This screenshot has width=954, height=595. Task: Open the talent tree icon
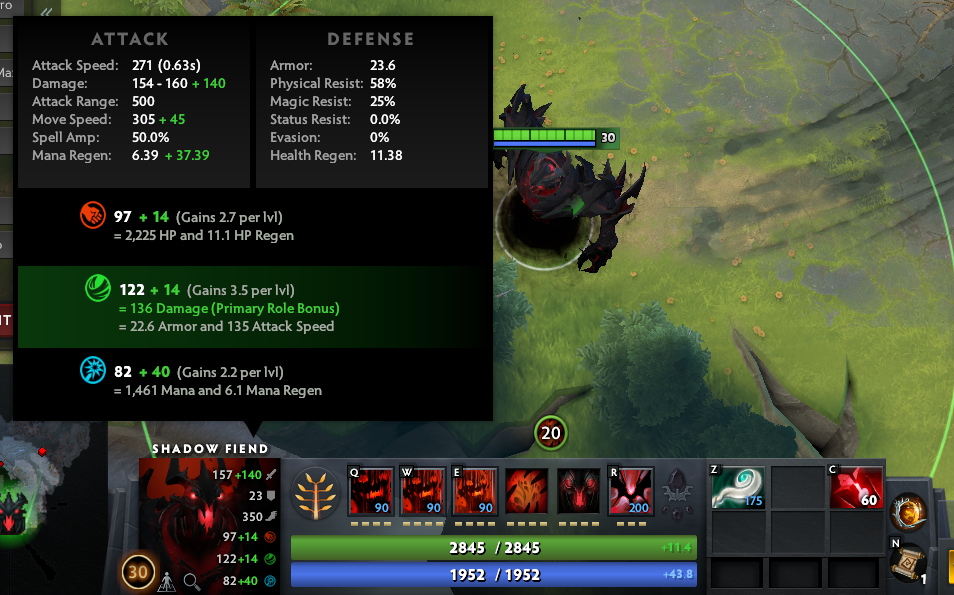pyautogui.click(x=315, y=493)
